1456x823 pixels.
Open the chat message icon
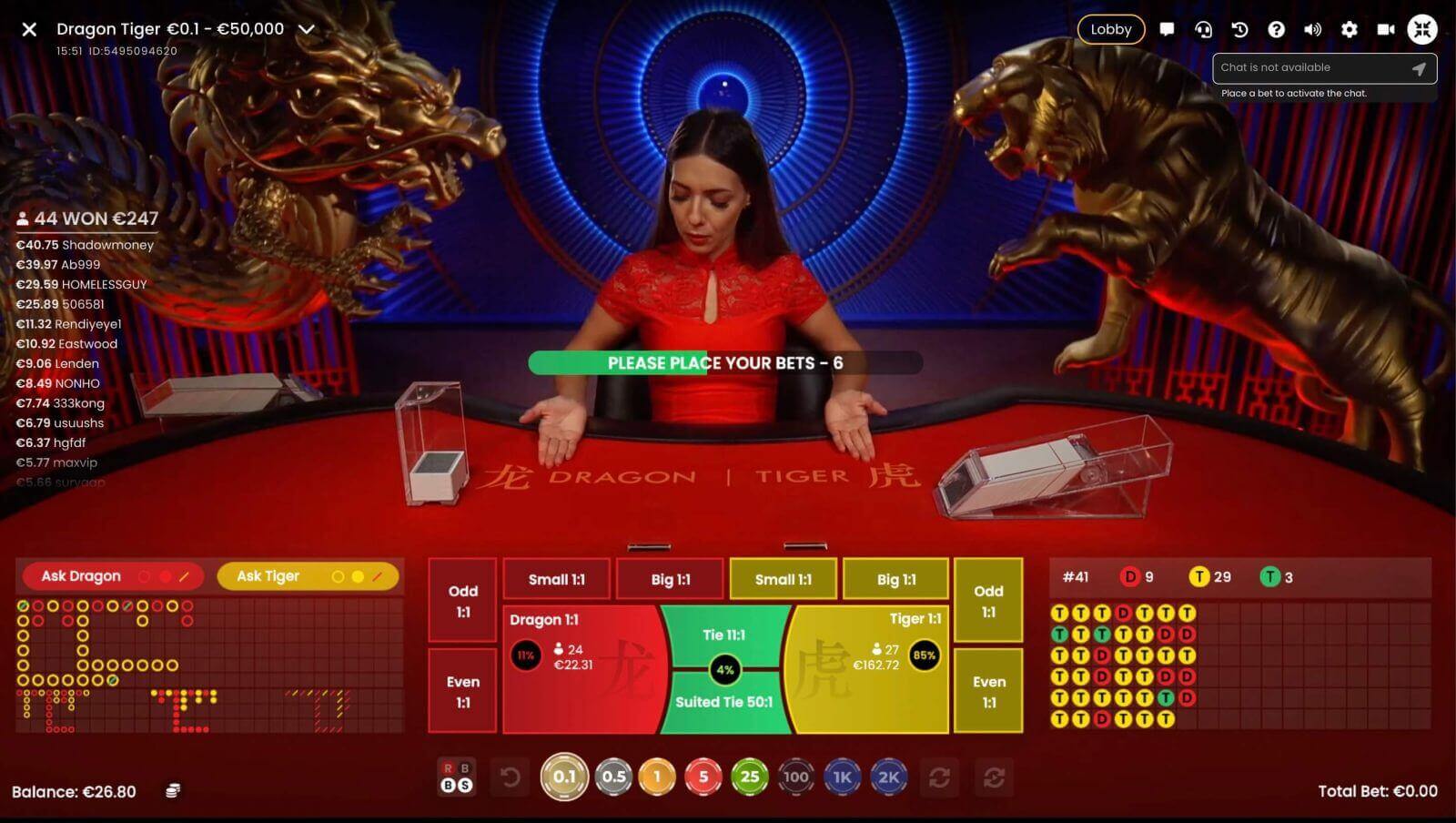[1168, 29]
